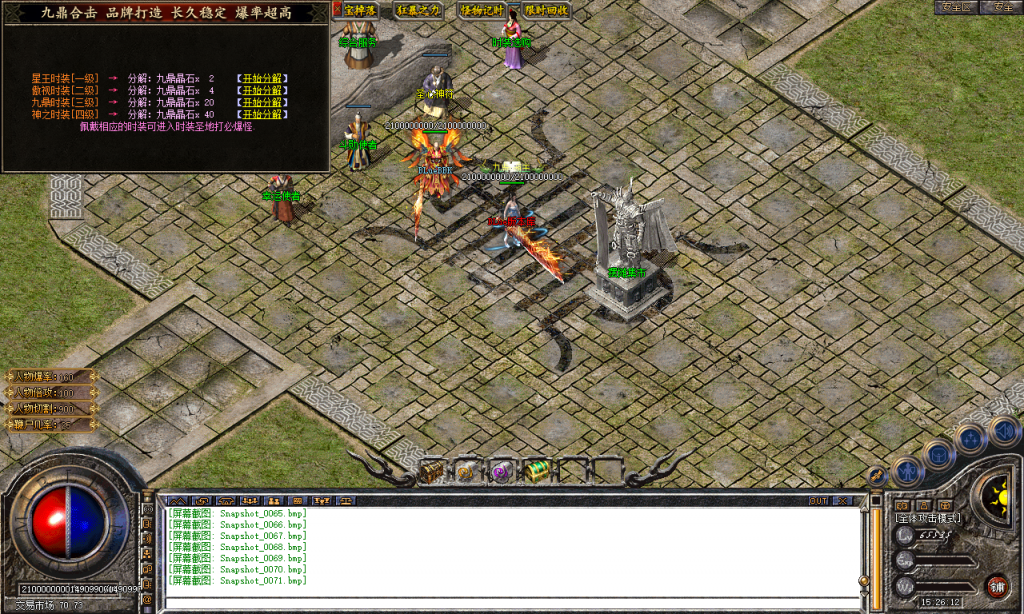
Task: Select the purple orb hotbar slot
Action: point(500,471)
